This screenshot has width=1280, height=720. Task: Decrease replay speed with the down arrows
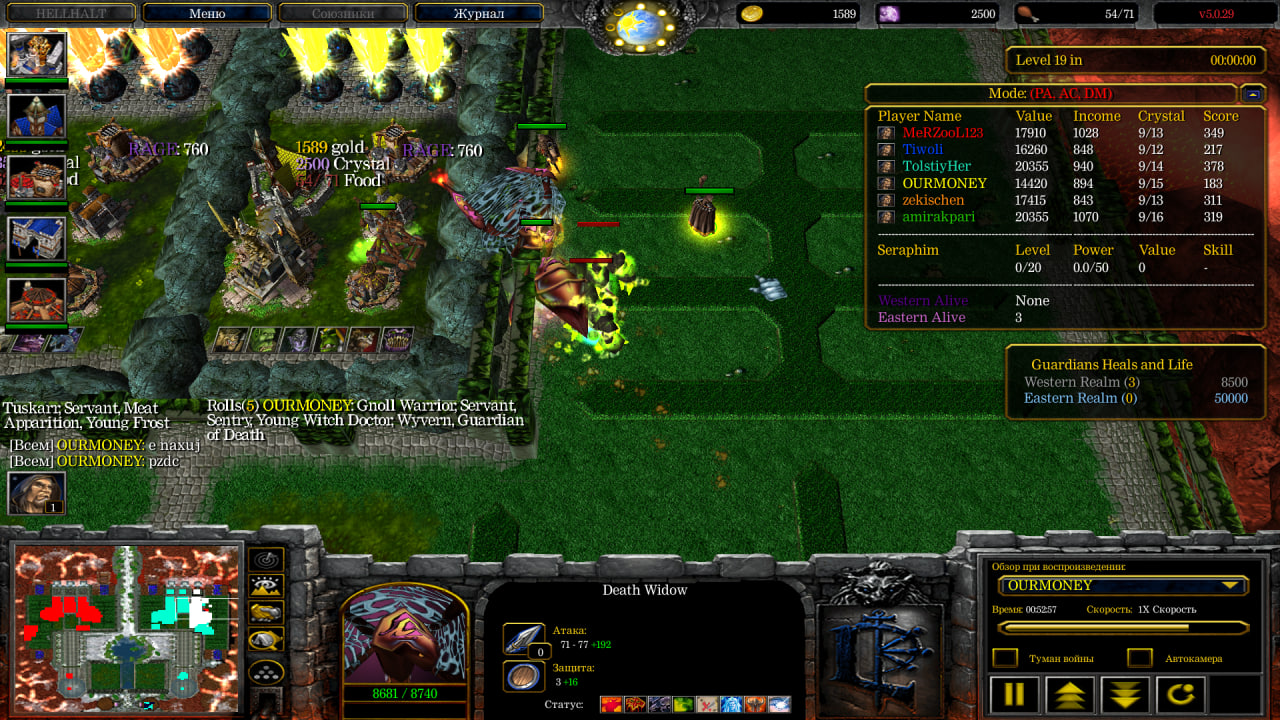[1125, 694]
